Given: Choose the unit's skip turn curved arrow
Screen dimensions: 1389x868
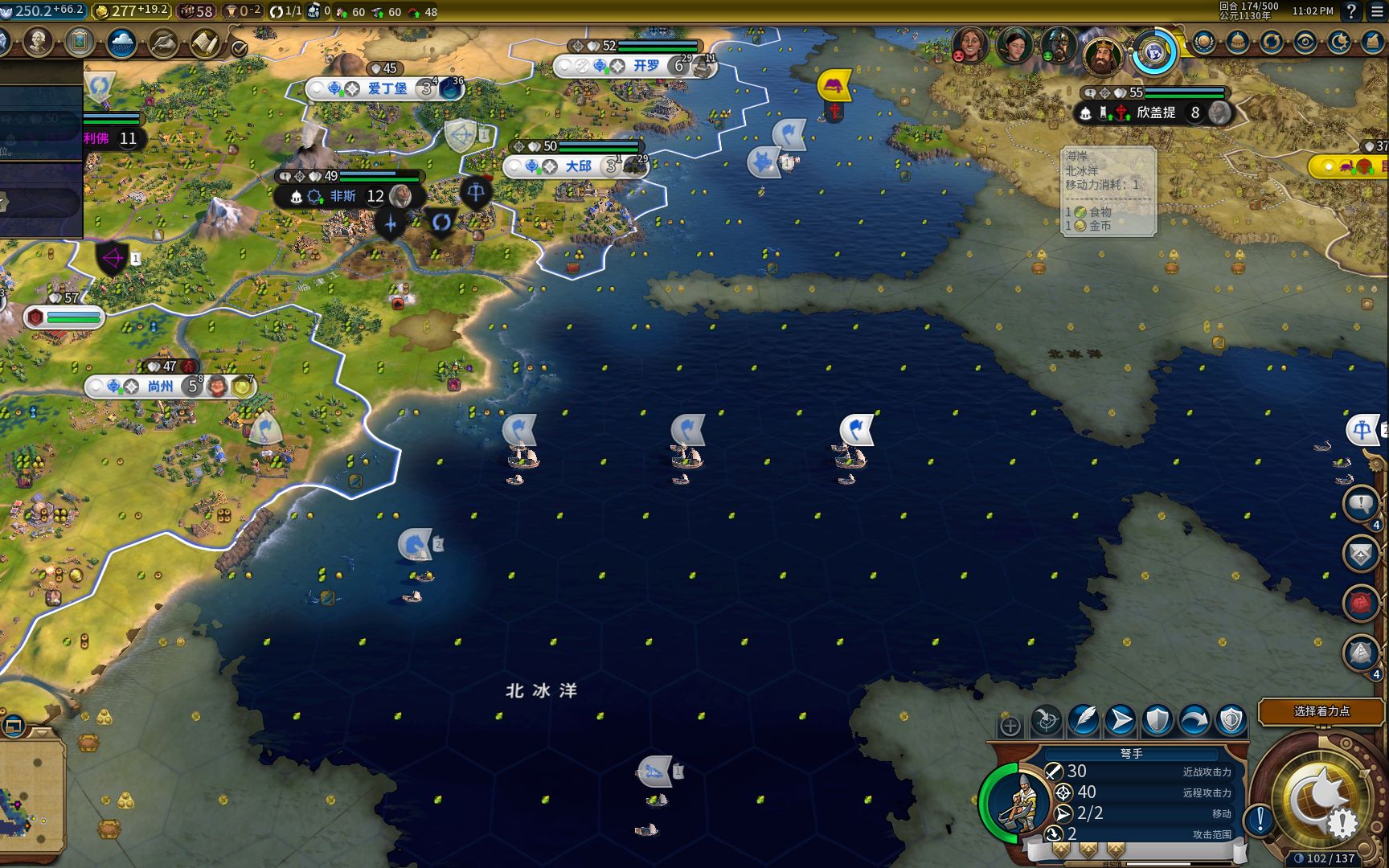Looking at the screenshot, I should (1194, 720).
